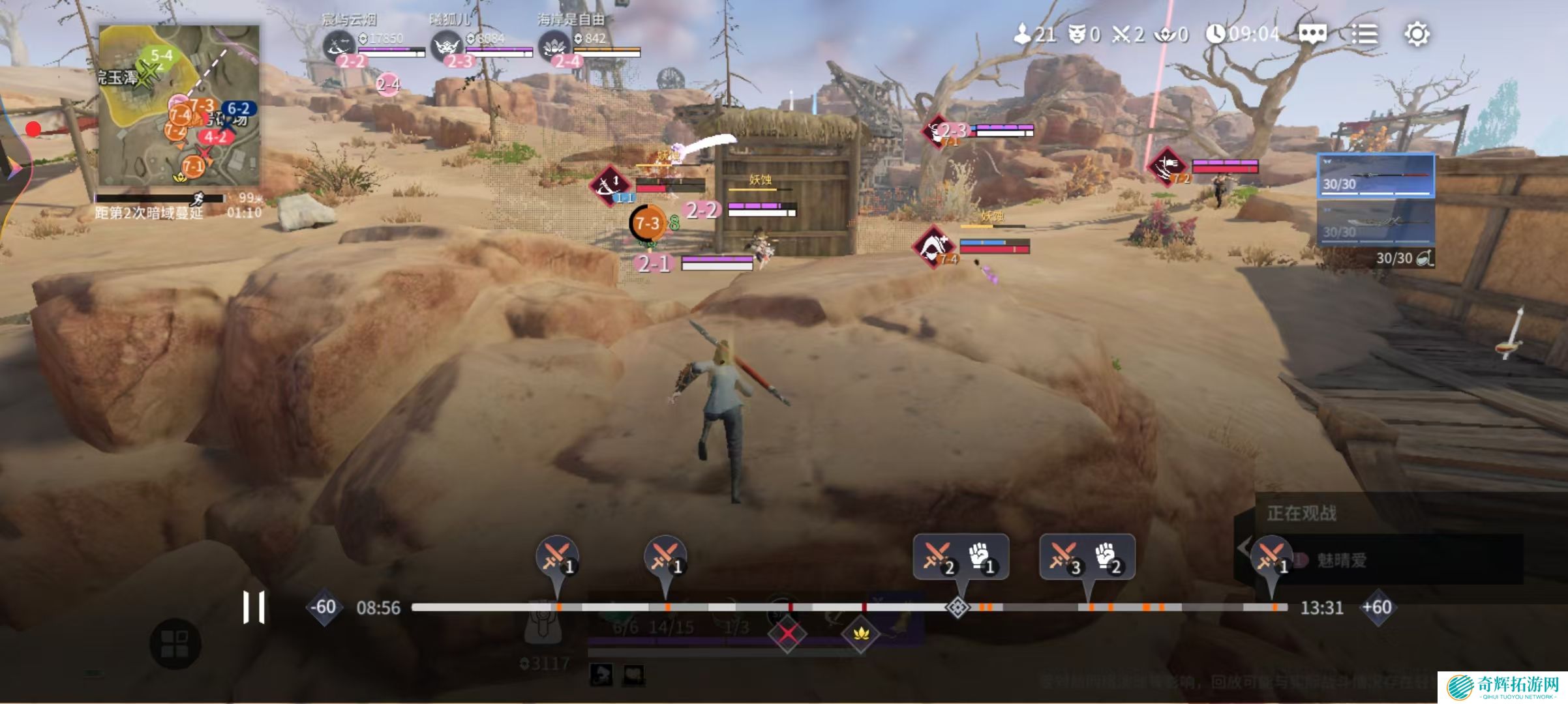1568x704 pixels.
Task: Open the gear settings menu
Action: click(1417, 34)
